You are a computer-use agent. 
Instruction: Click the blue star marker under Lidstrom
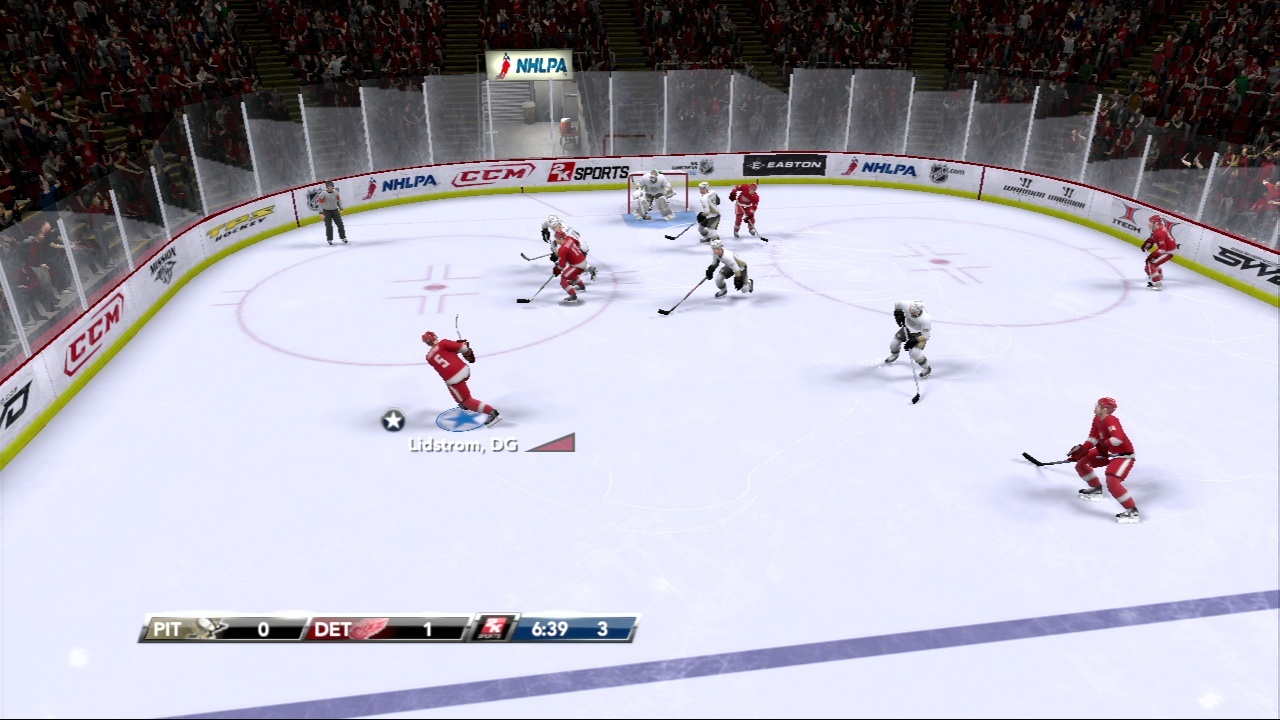coord(461,419)
